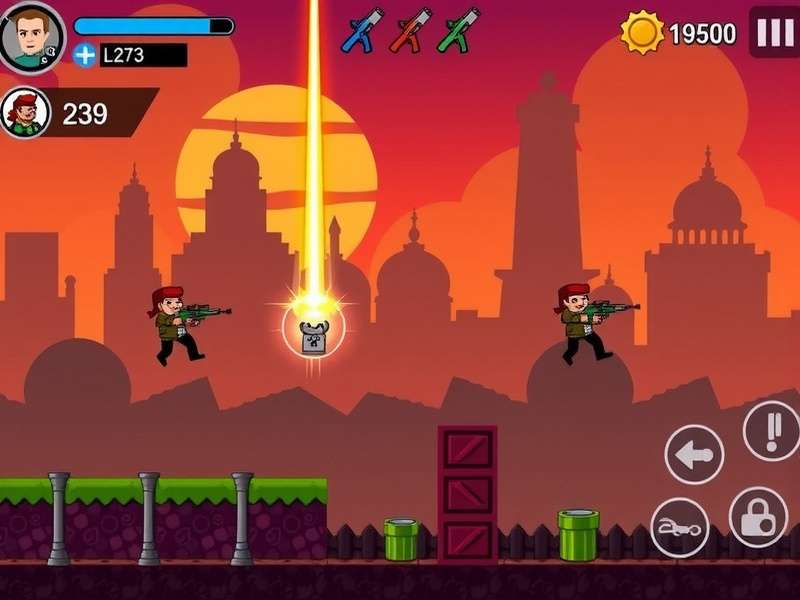Open the player portrait with brown hair
This screenshot has width=800, height=600.
point(31,36)
